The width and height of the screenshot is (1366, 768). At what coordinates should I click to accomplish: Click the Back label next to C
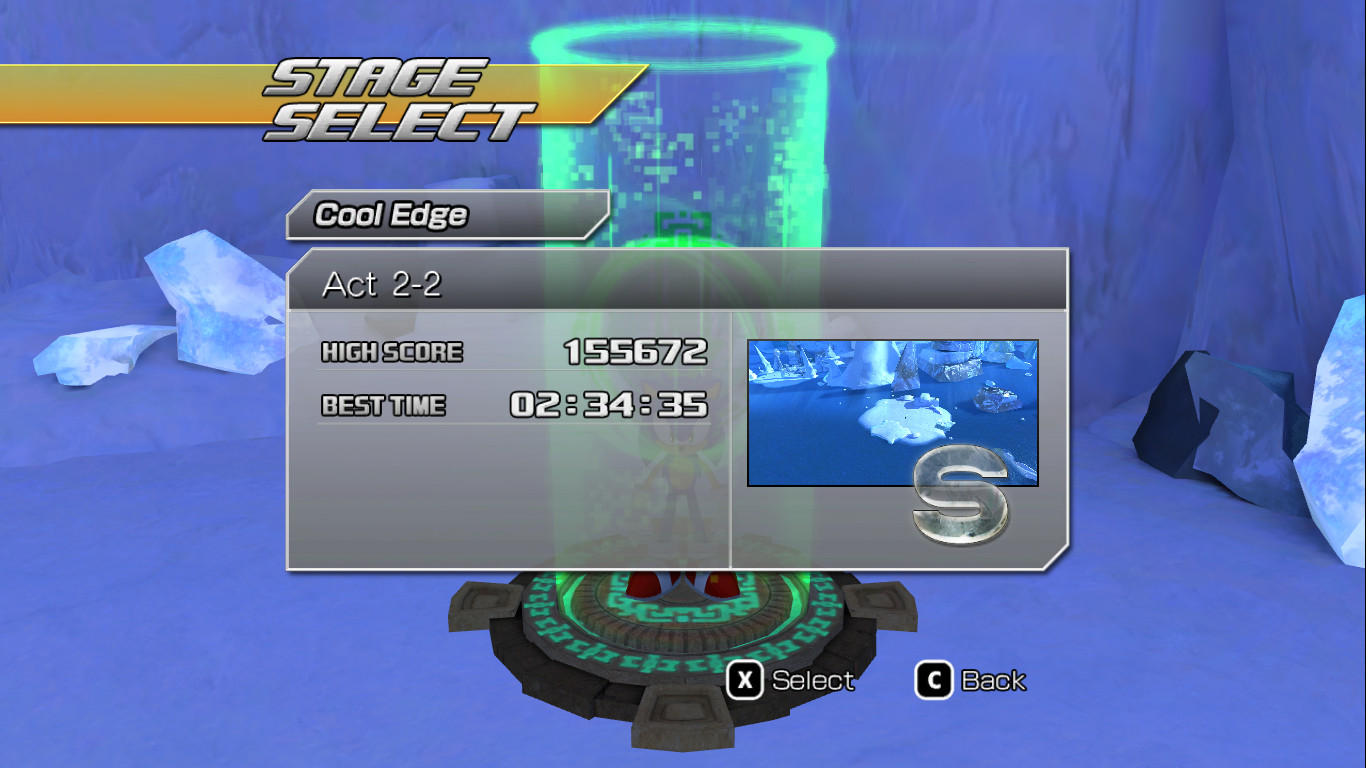995,680
